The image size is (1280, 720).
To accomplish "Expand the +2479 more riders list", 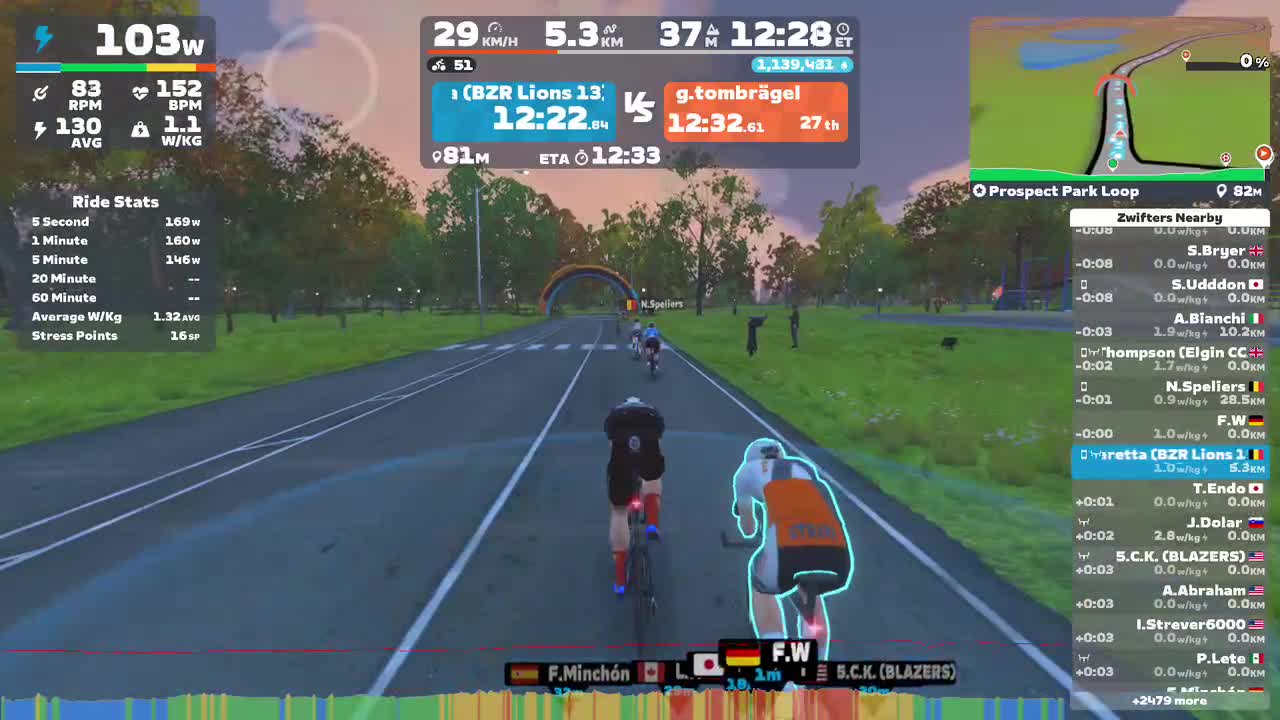I will click(1170, 701).
